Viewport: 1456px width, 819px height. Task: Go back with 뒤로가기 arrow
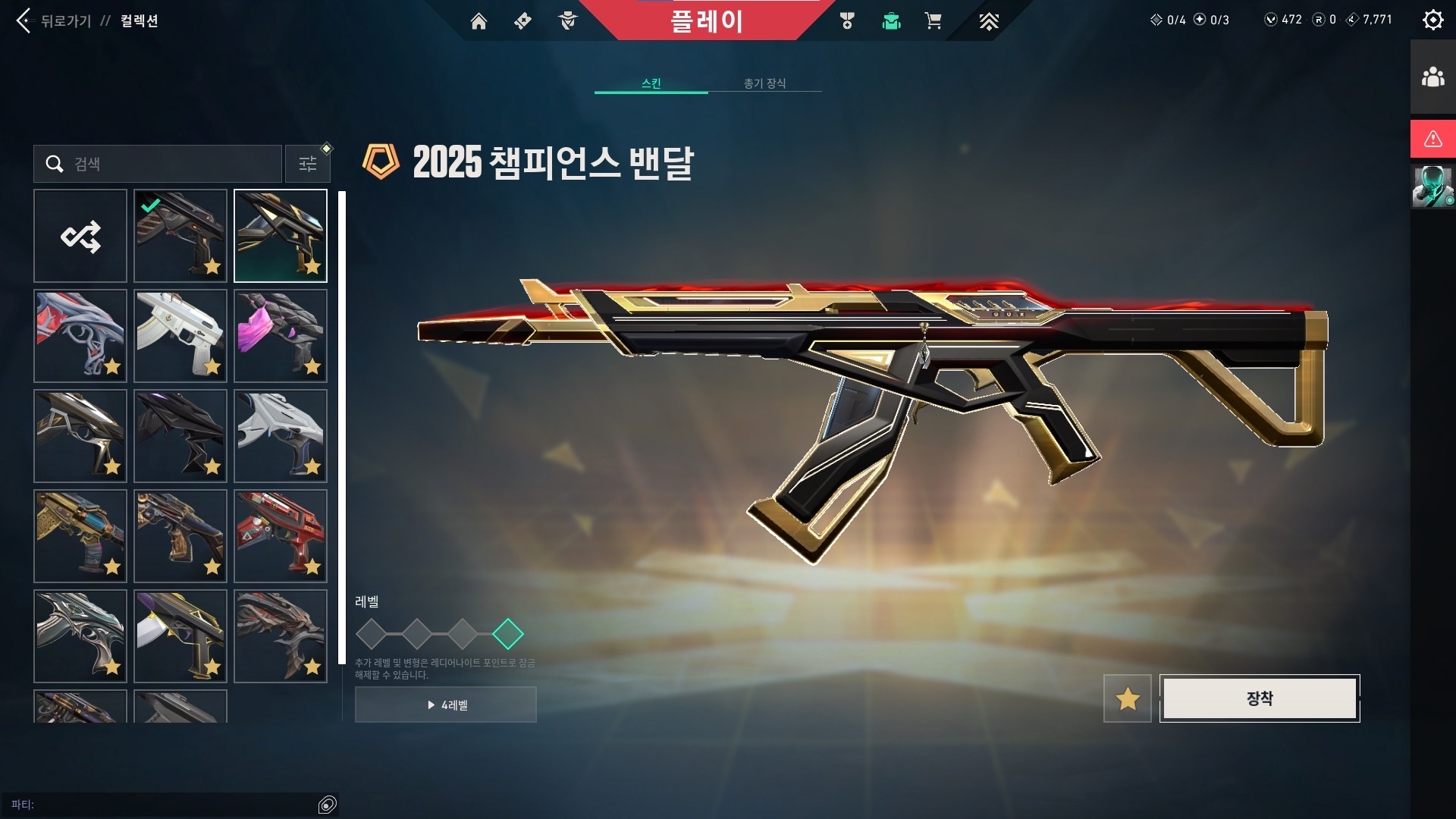(24, 20)
